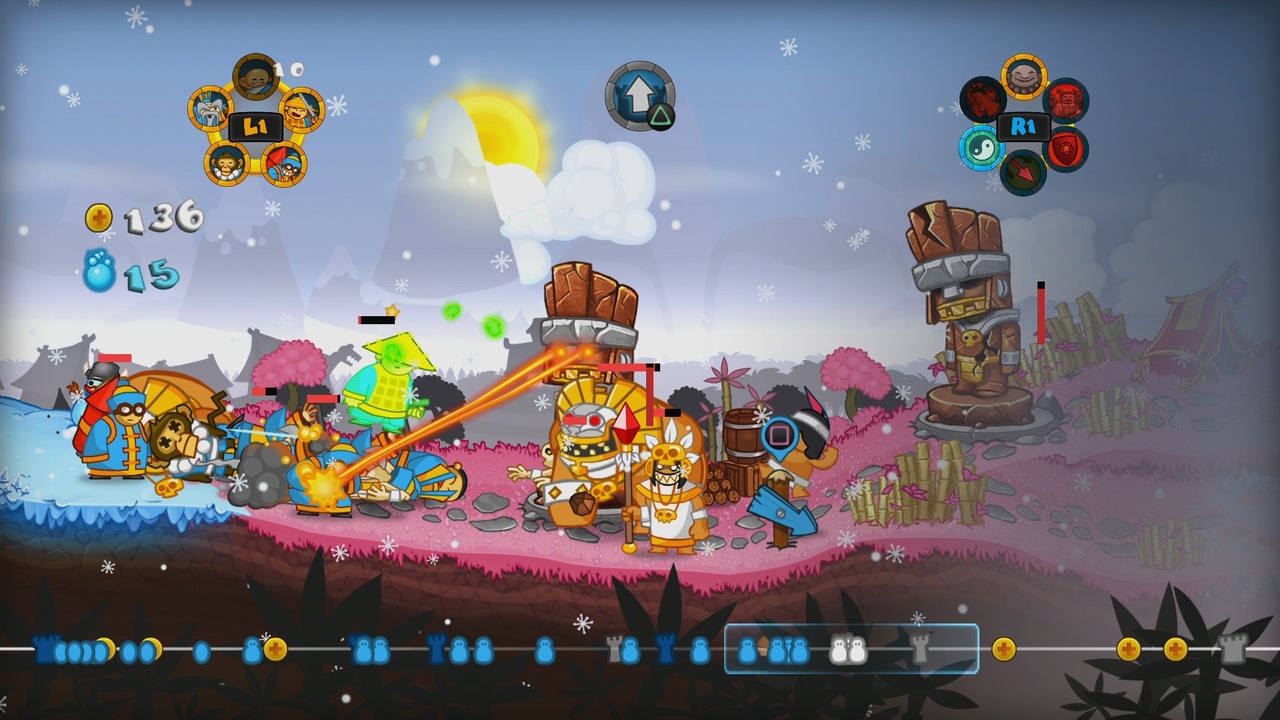Select the red warriors icon on R1 wheel
Image resolution: width=1280 pixels, height=720 pixels.
[1066, 100]
